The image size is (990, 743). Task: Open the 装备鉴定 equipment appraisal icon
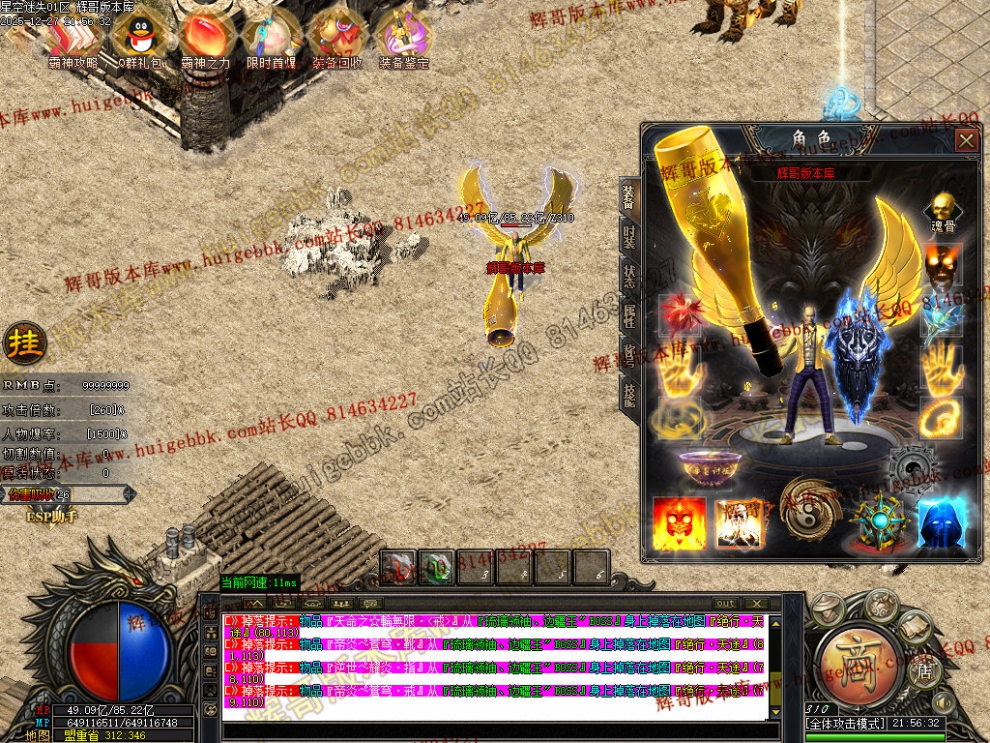click(x=403, y=37)
